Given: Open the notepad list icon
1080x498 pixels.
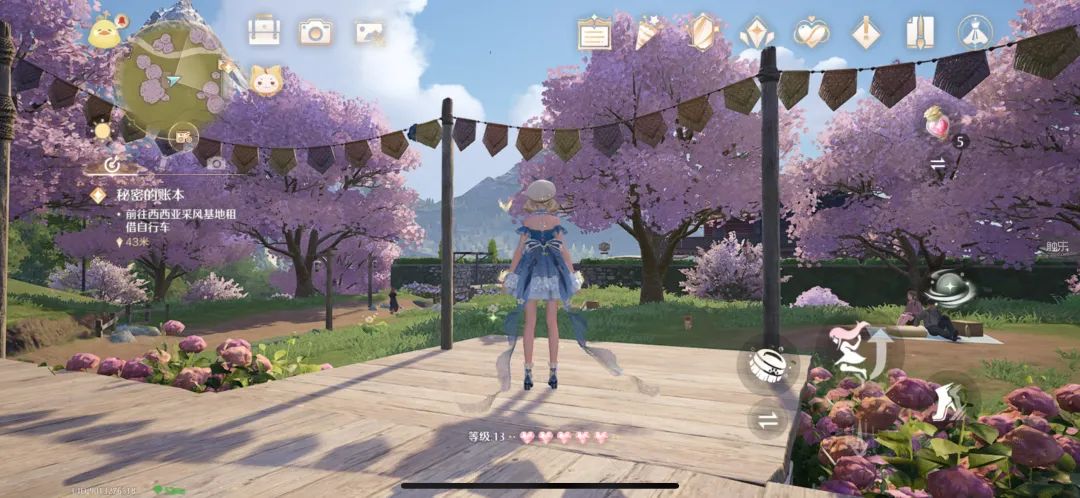Looking at the screenshot, I should [x=595, y=34].
